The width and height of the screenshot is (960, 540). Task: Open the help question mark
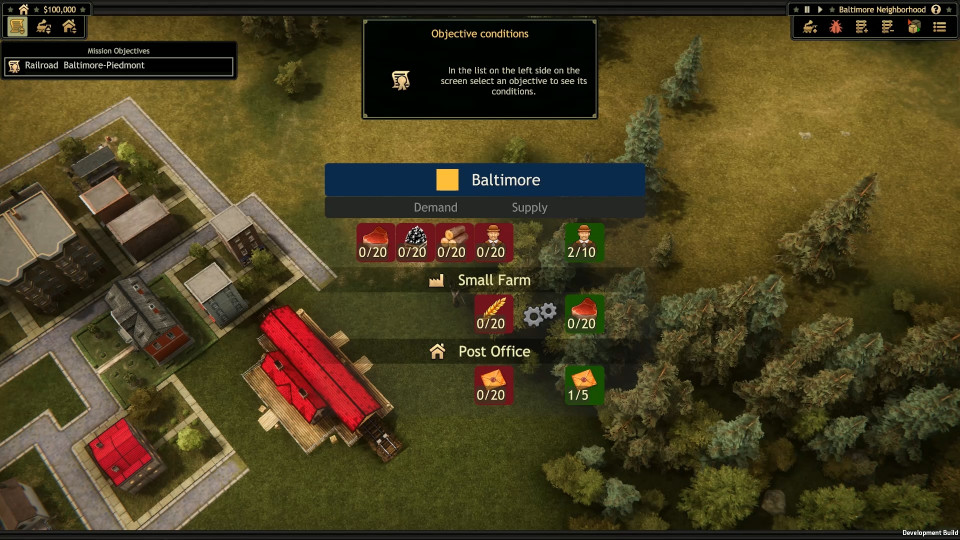pyautogui.click(x=936, y=9)
